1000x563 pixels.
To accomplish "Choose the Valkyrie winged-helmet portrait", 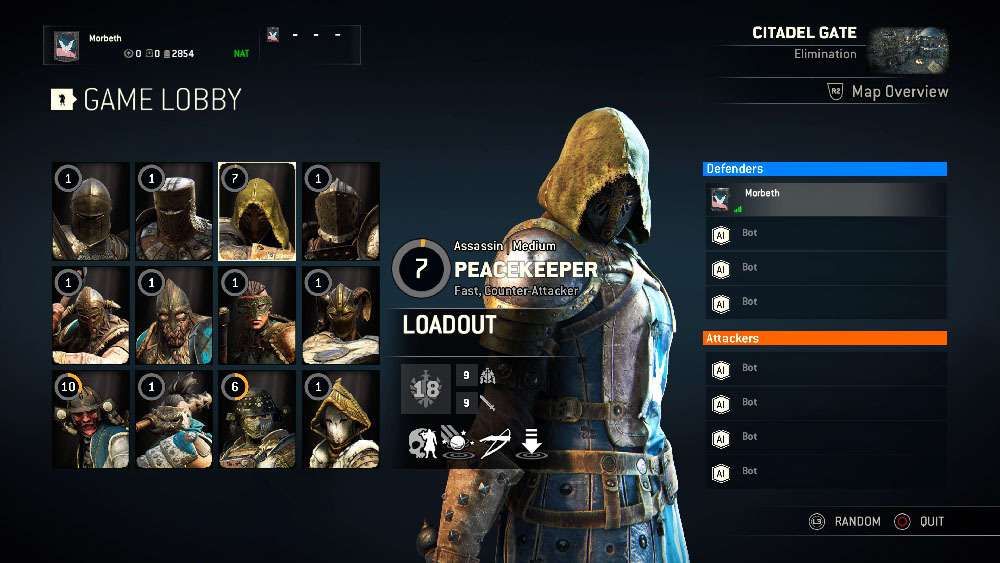I will tap(341, 314).
